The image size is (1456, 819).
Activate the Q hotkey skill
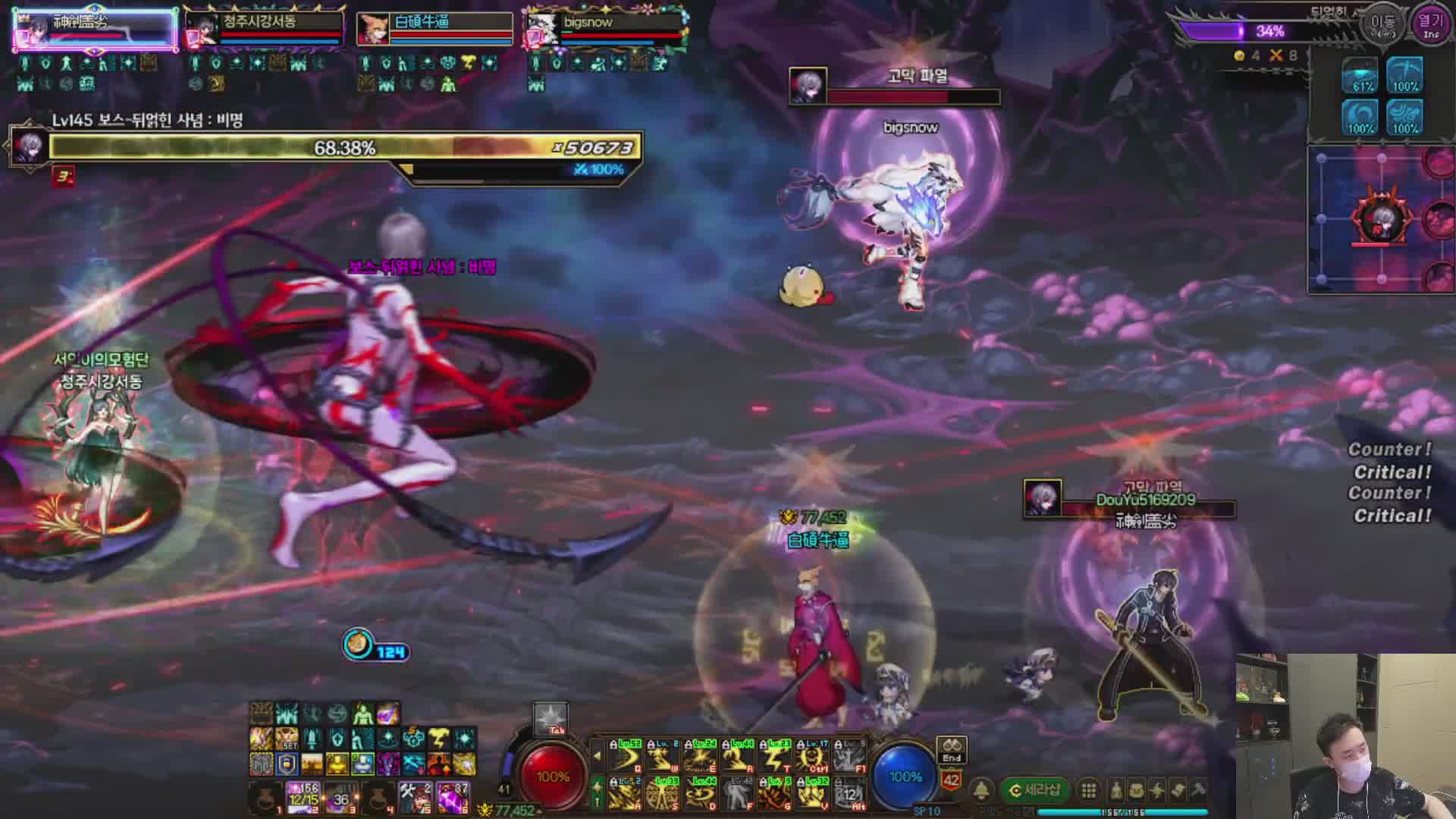[626, 757]
